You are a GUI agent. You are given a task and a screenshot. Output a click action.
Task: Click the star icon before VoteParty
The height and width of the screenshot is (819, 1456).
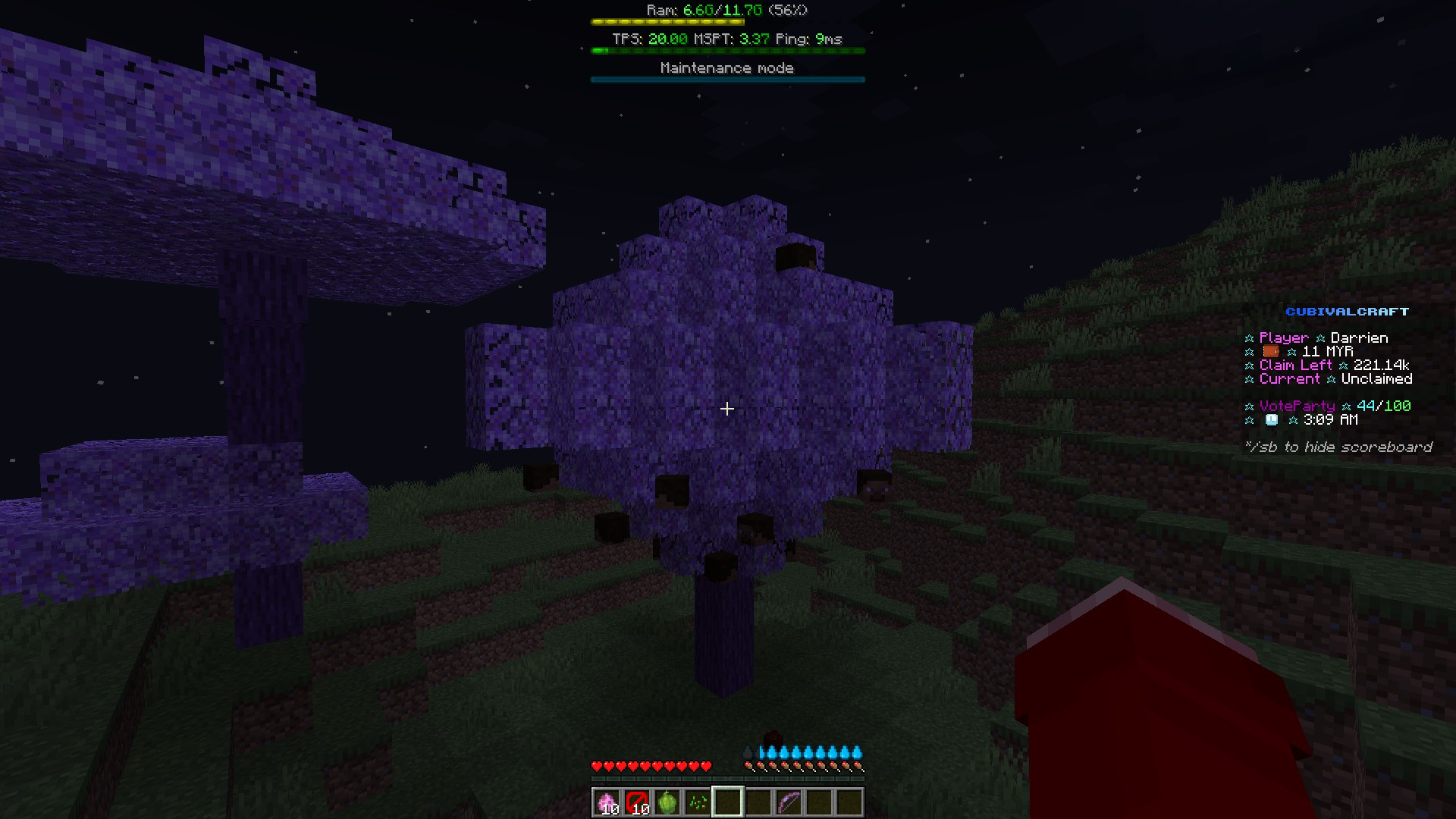[1248, 406]
